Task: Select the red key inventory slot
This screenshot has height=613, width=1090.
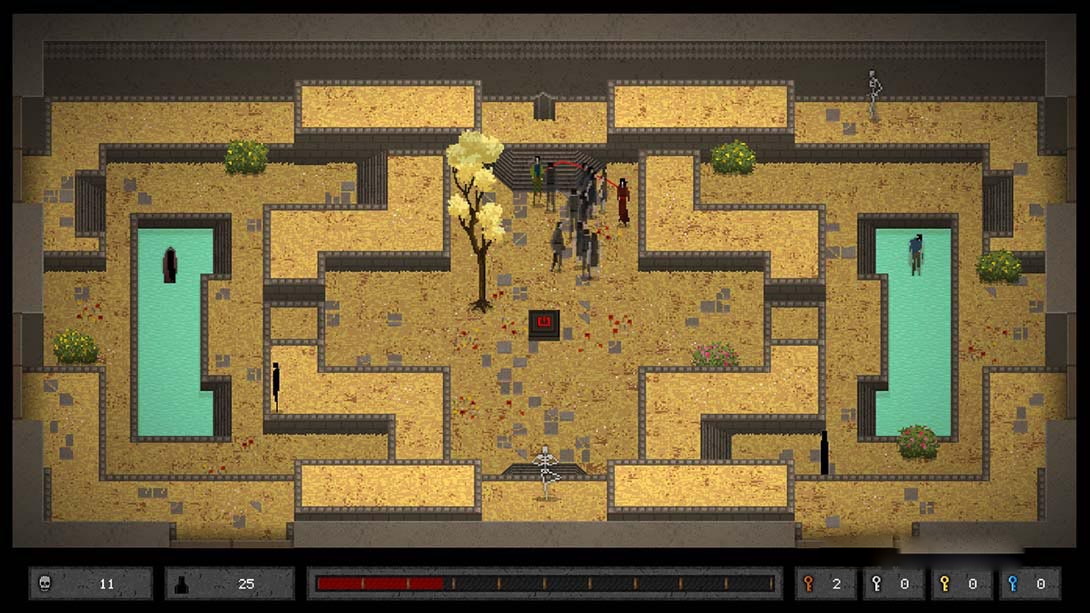Action: 825,583
